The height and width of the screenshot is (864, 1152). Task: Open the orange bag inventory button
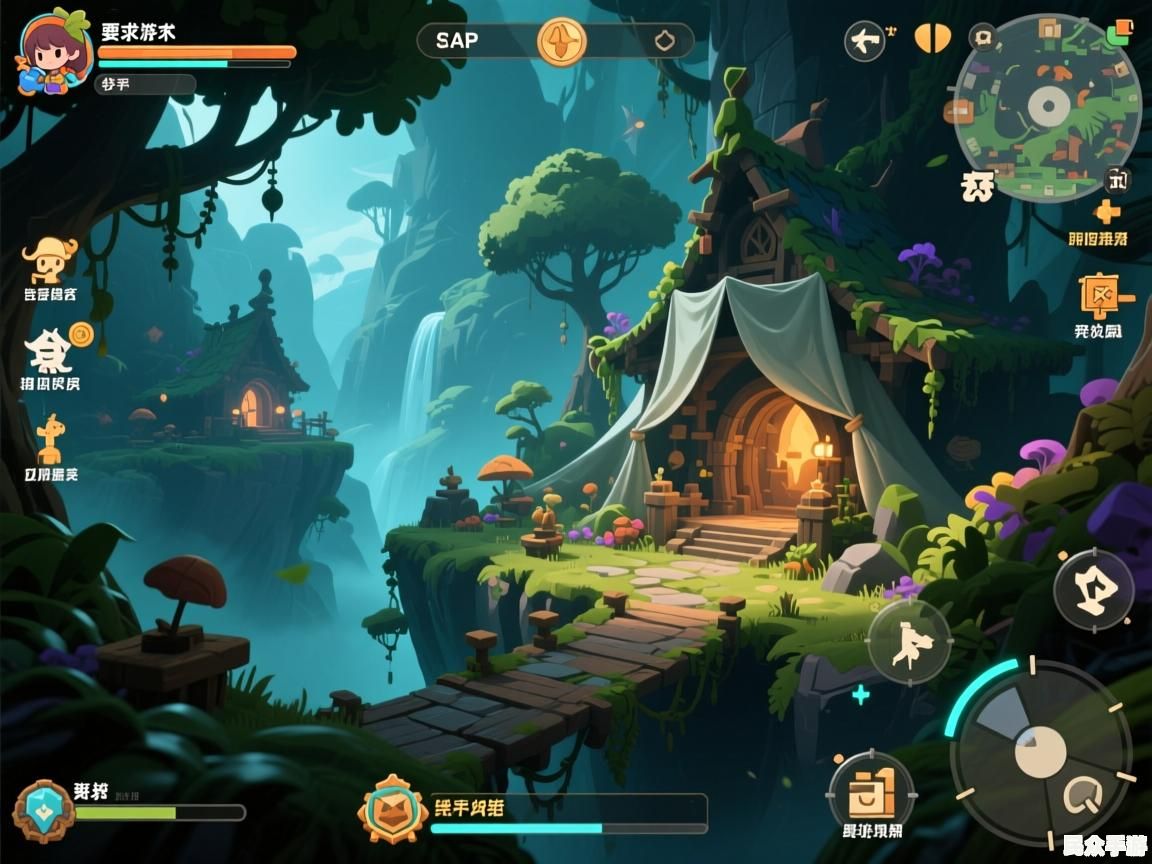click(x=871, y=795)
